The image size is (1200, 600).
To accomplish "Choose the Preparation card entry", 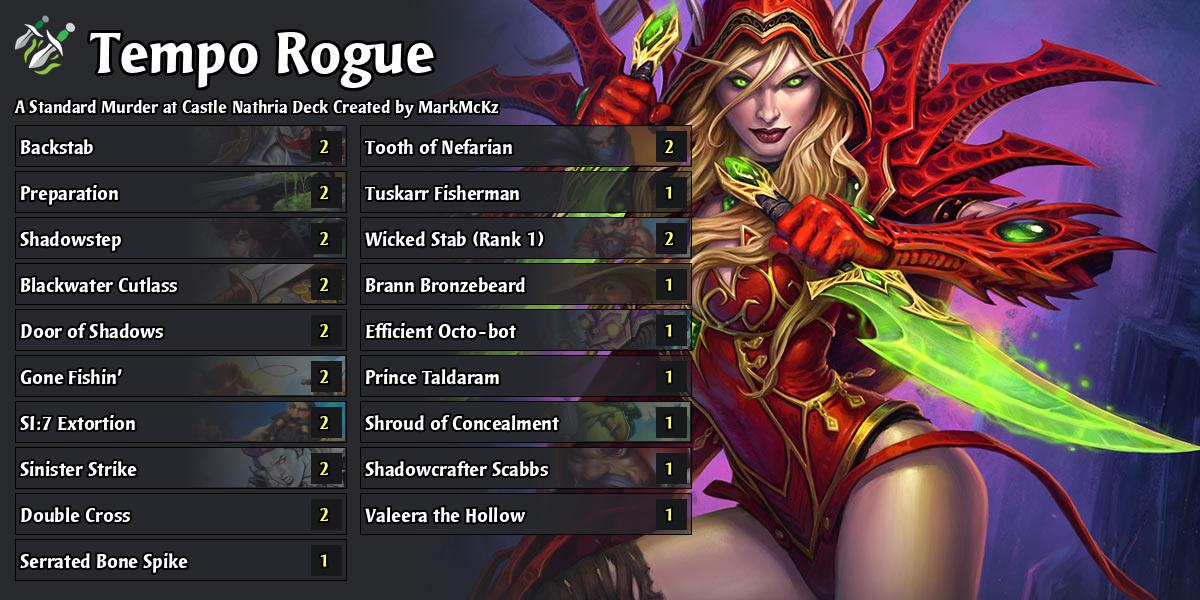I will 180,194.
